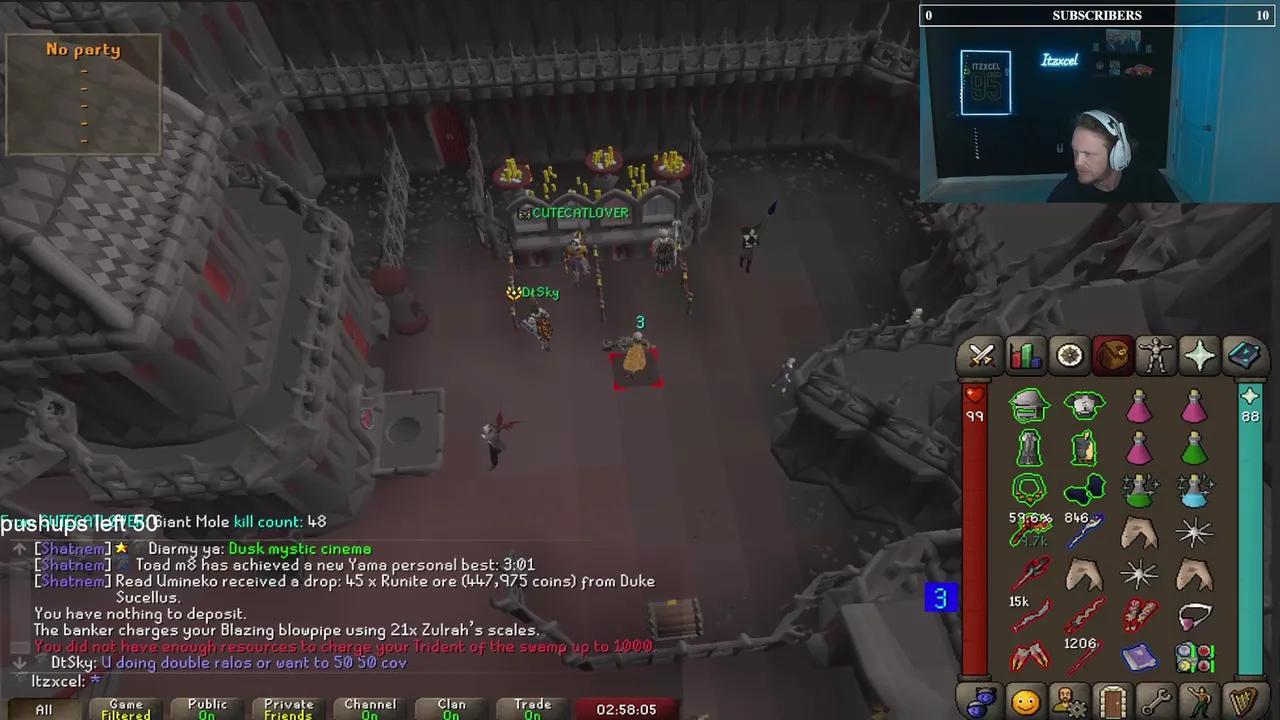Open the Prayer tab
Image resolution: width=1280 pixels, height=720 pixels.
(x=1199, y=355)
